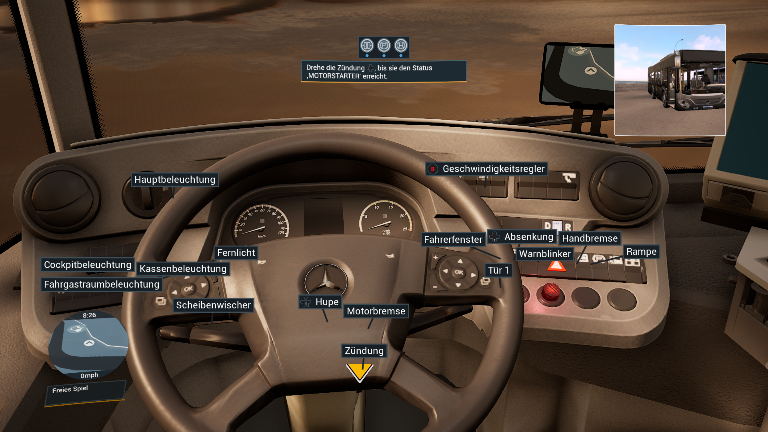Engage the Motorbremse label
Image resolution: width=768 pixels, height=432 pixels.
pos(376,311)
